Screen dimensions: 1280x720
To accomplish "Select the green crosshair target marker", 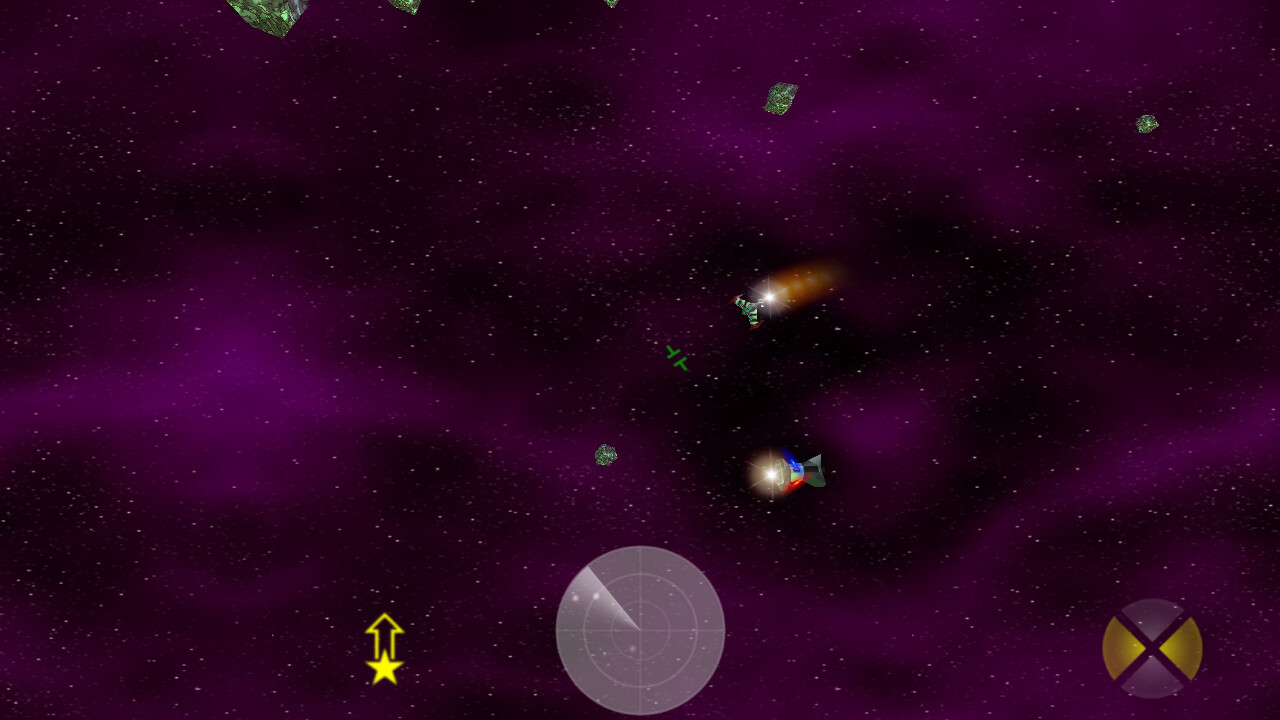I will pyautogui.click(x=676, y=358).
